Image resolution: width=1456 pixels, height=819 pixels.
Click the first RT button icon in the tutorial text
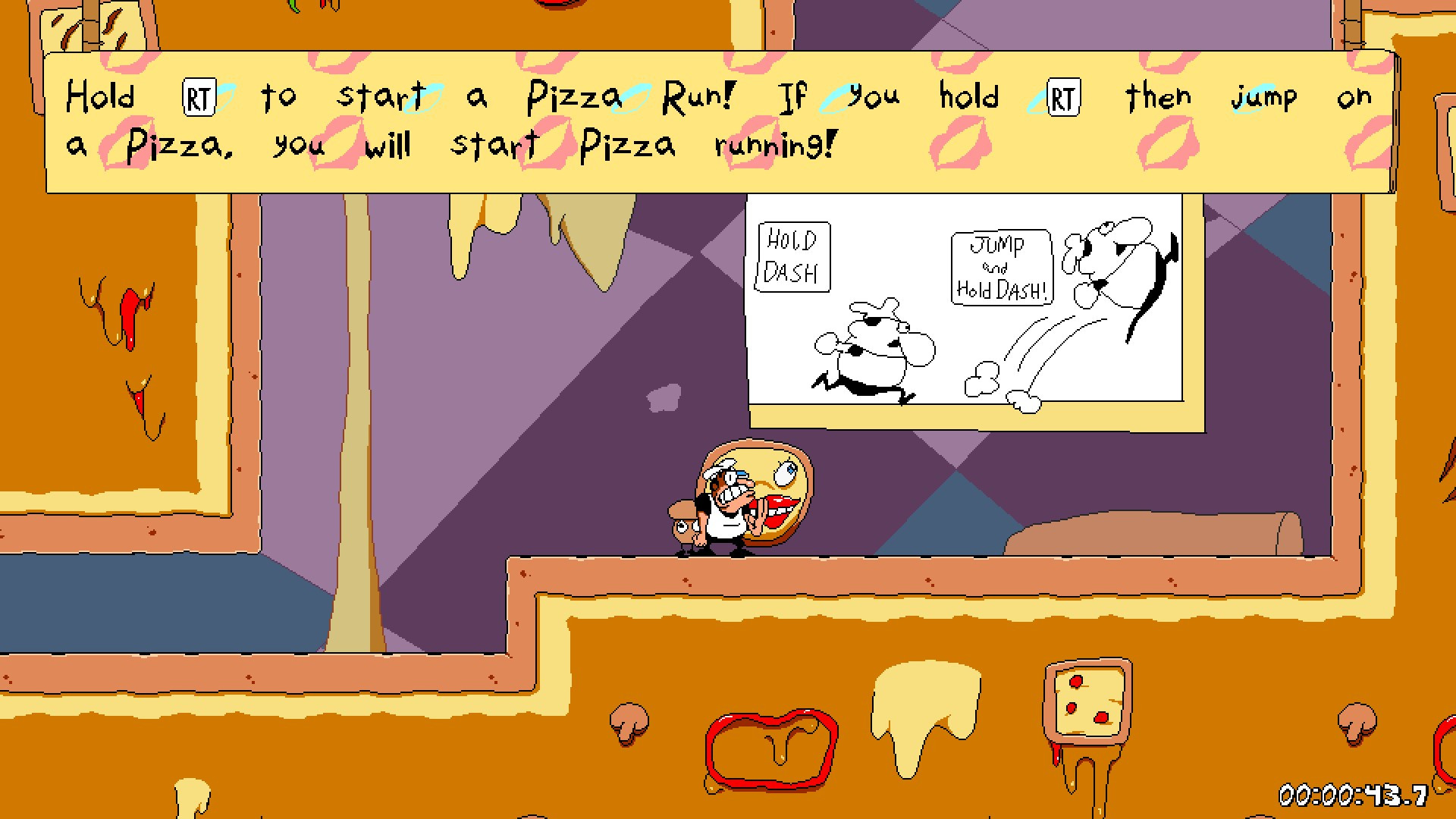tap(200, 97)
